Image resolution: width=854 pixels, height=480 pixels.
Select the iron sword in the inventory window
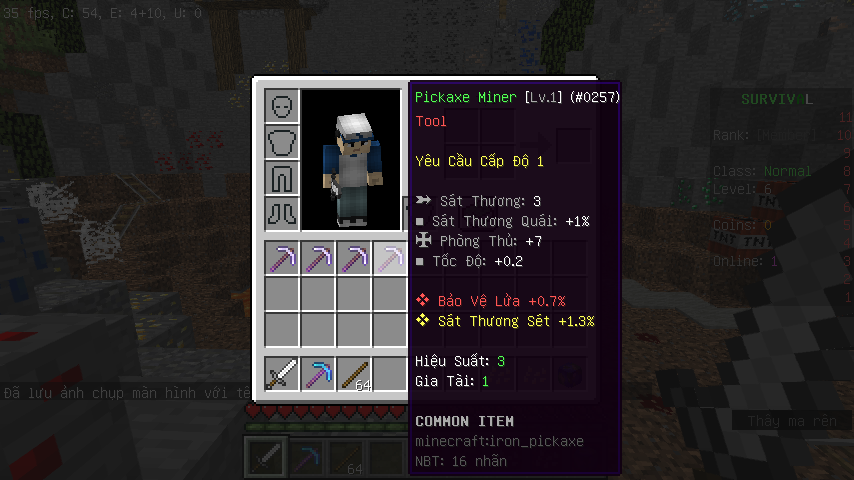[x=282, y=375]
